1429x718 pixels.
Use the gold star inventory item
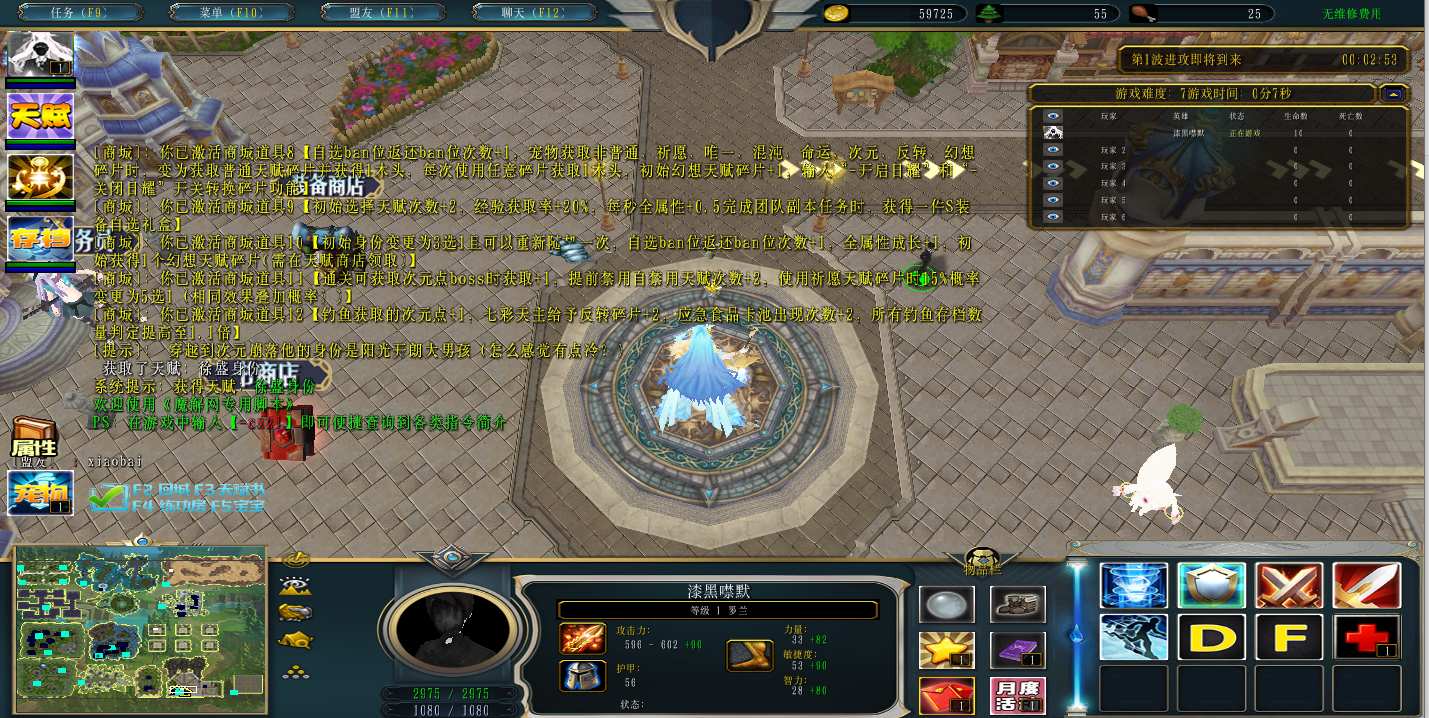(946, 650)
